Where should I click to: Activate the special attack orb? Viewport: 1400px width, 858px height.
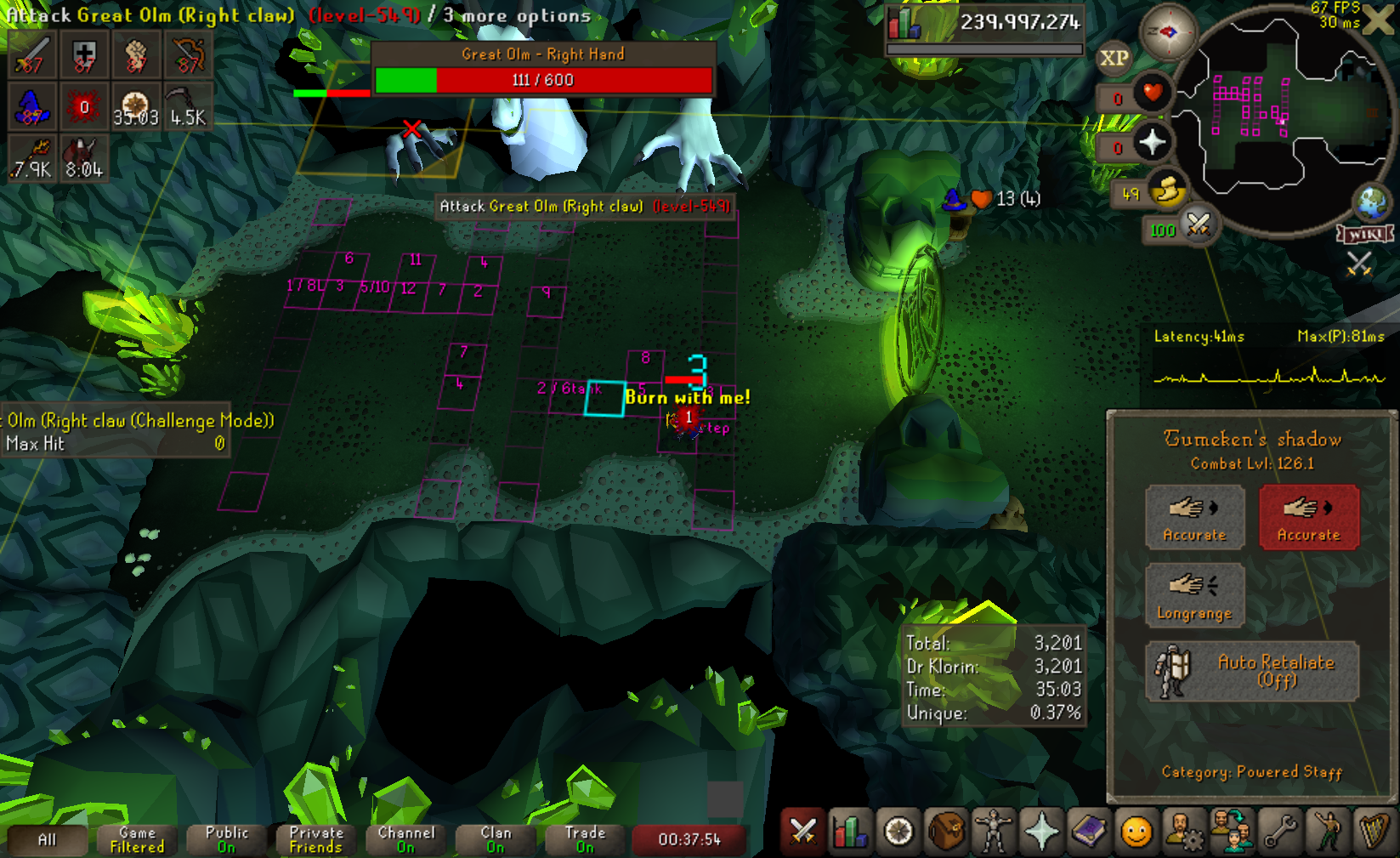pos(1199,226)
